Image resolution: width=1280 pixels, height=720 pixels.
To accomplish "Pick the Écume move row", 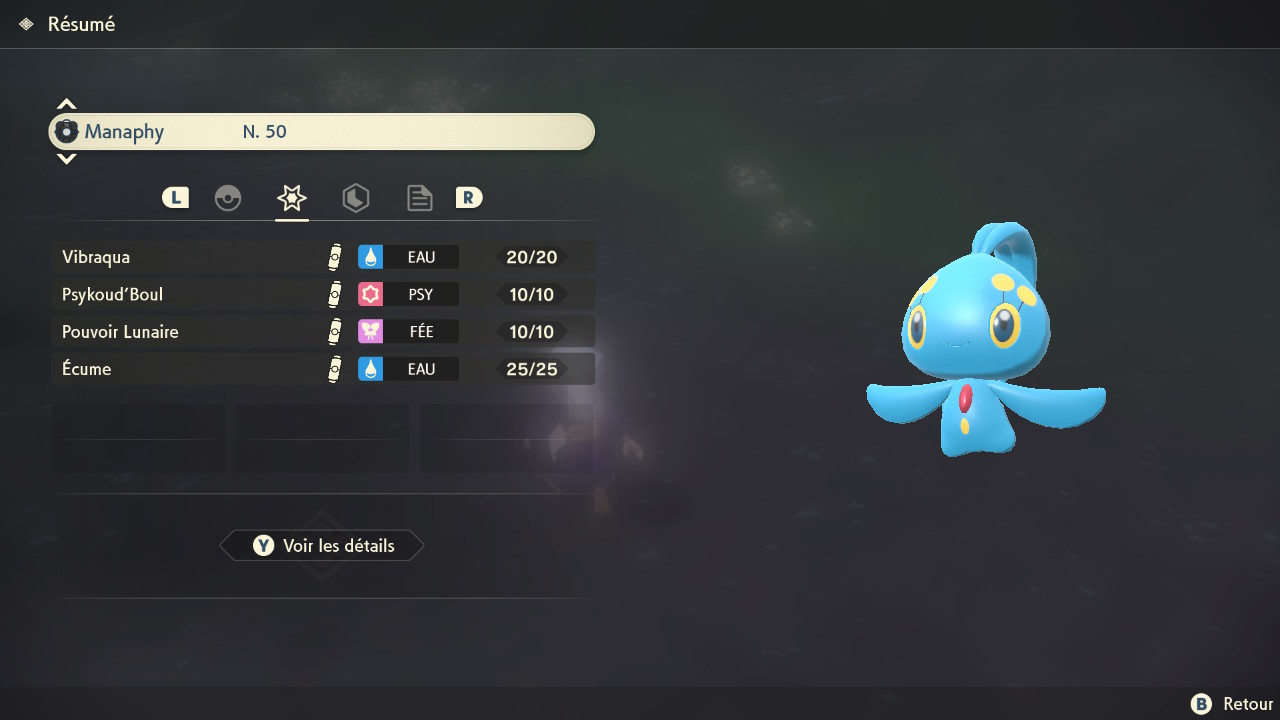I will [x=322, y=369].
